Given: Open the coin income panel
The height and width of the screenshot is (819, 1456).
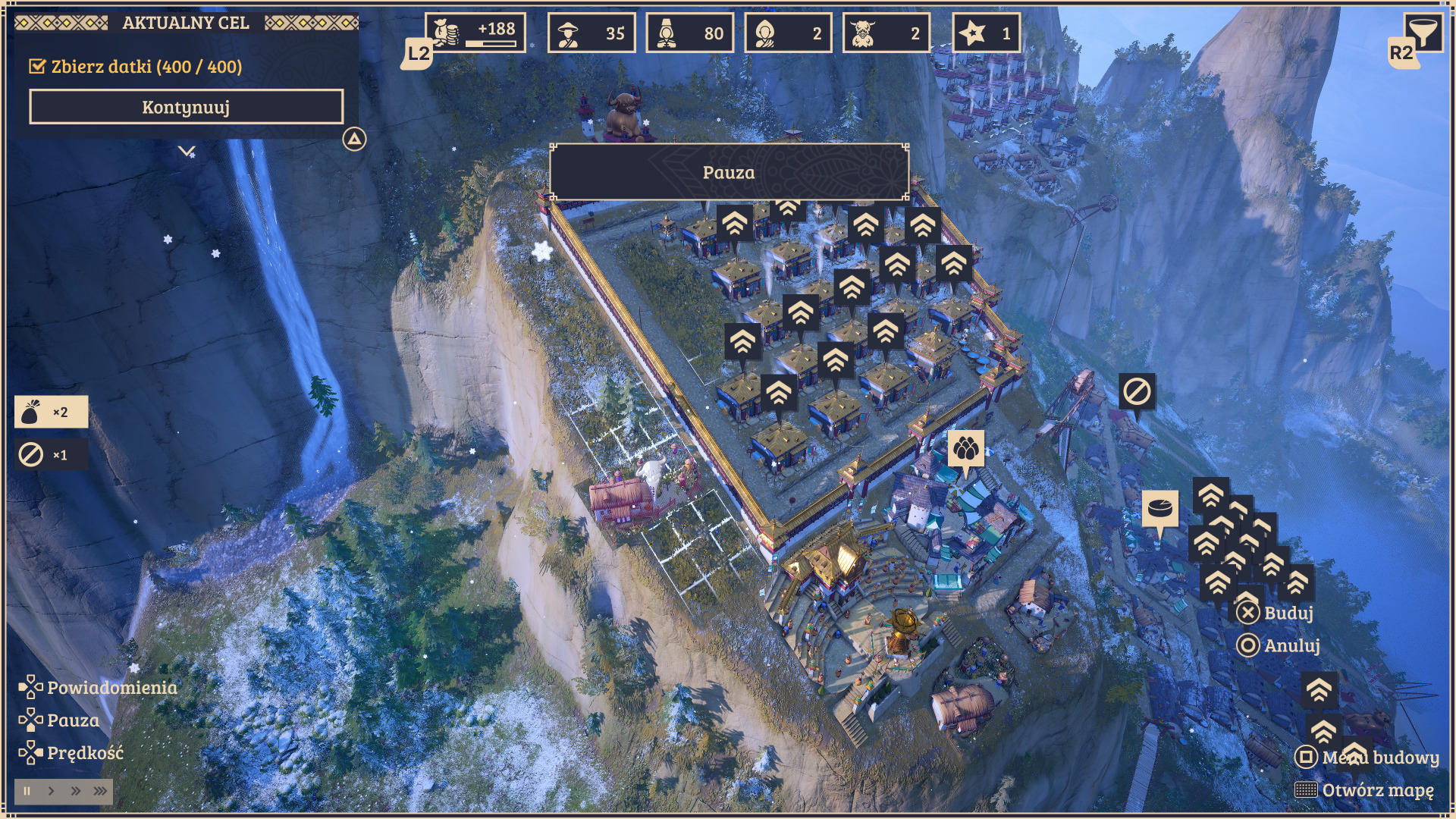Looking at the screenshot, I should [475, 33].
